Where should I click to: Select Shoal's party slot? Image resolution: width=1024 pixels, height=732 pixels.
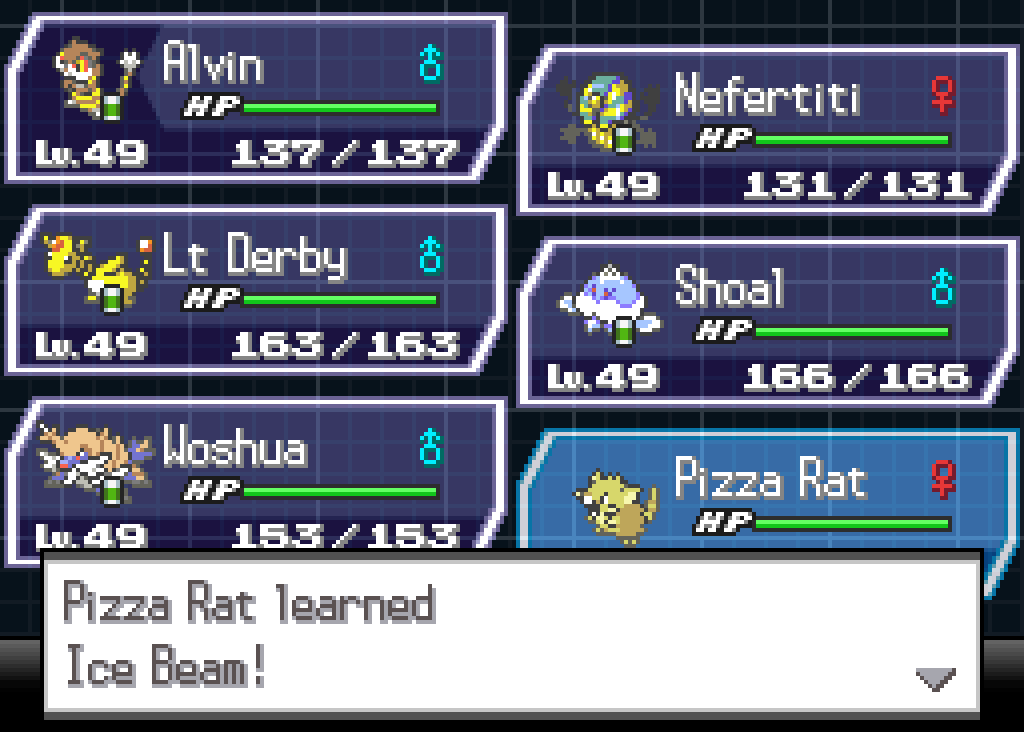point(768,322)
